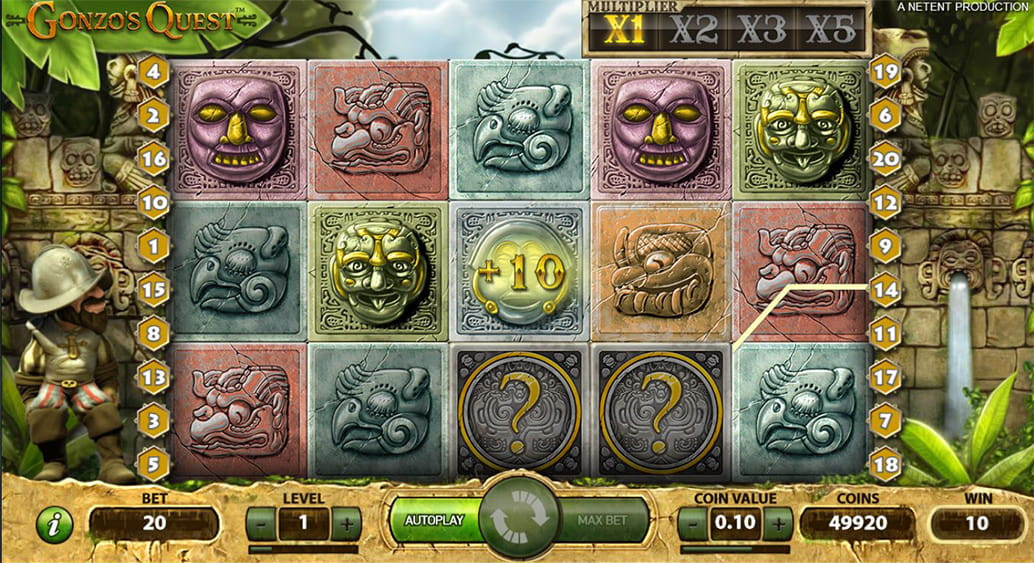Image resolution: width=1034 pixels, height=563 pixels.
Task: Highlight payline 1 marker
Action: (153, 245)
